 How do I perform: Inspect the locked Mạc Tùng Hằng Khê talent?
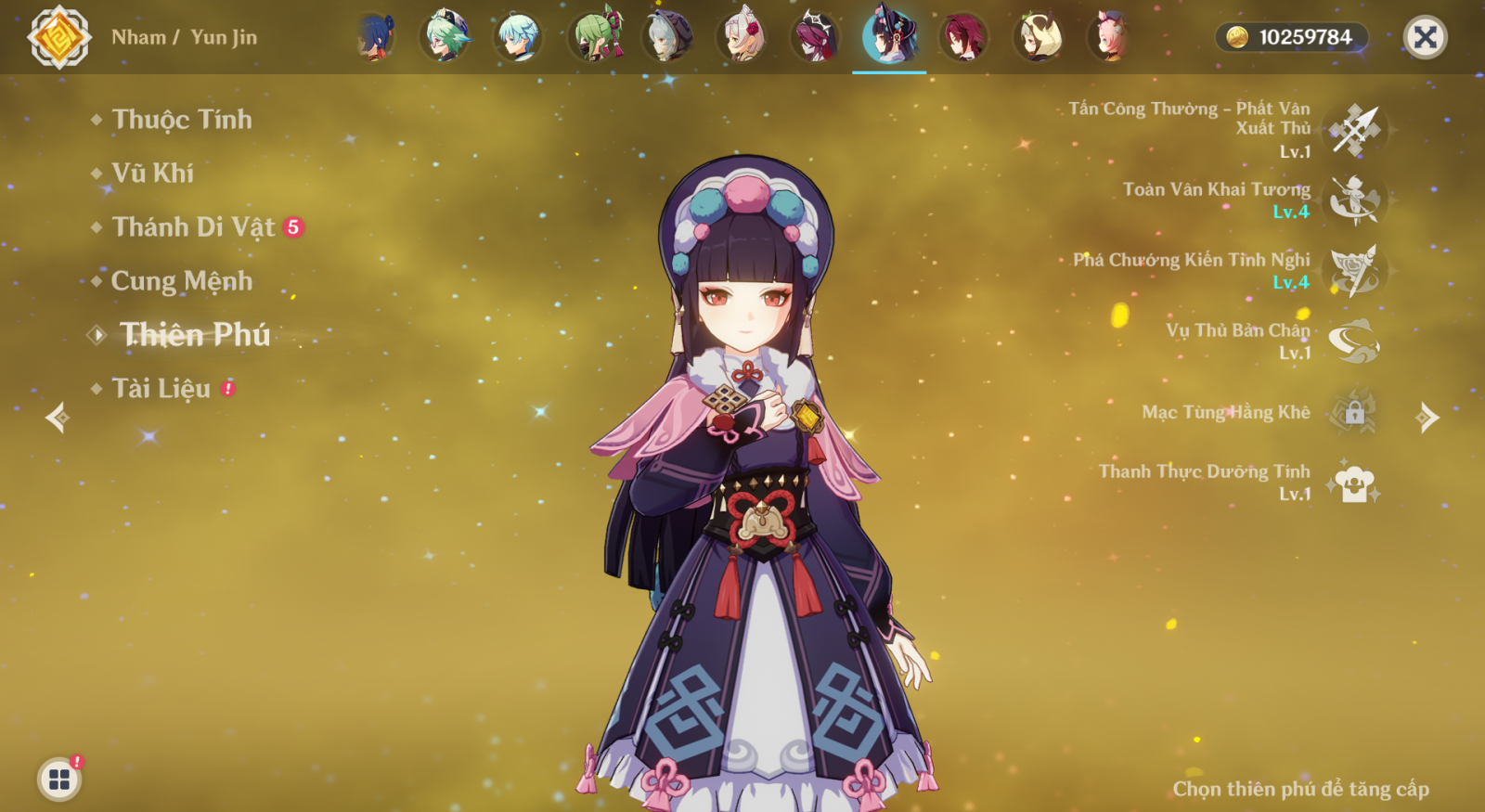click(1354, 412)
